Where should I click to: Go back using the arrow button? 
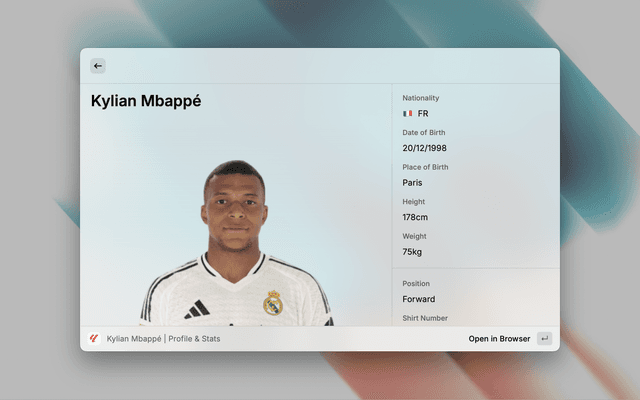[98, 66]
